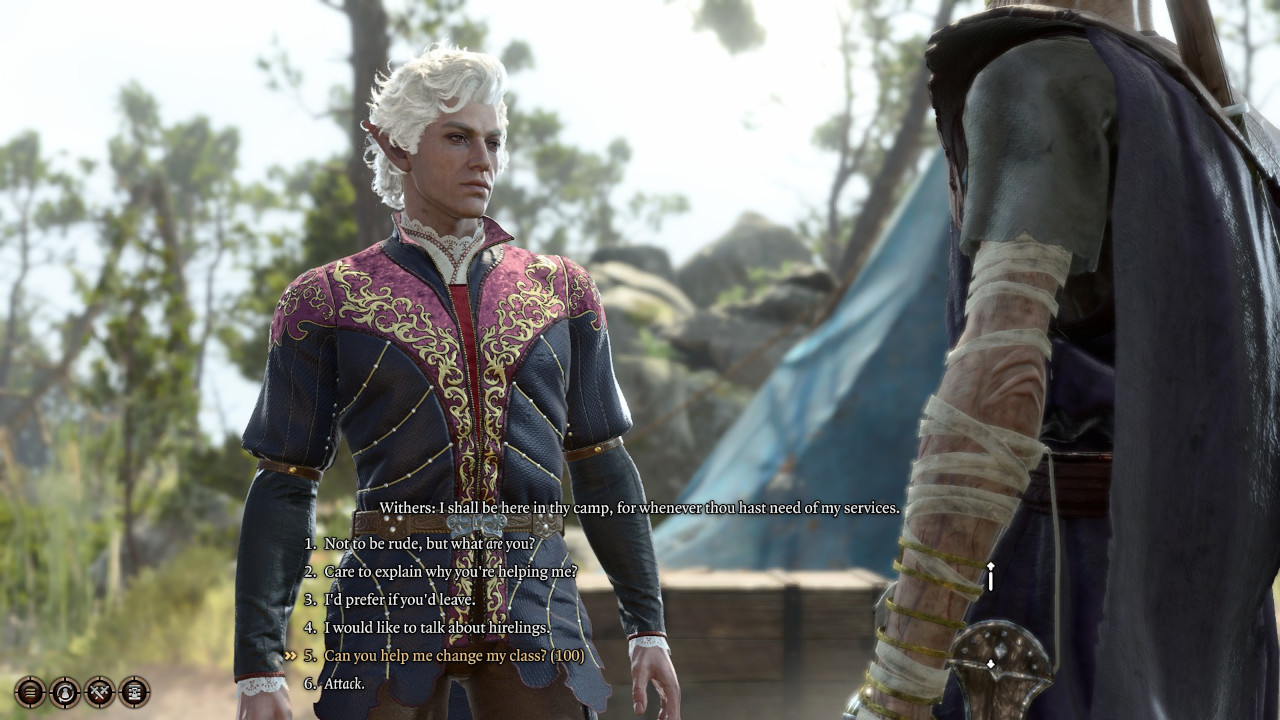1280x720 pixels.
Task: Choose the Attack dialogue option
Action: (x=344, y=684)
